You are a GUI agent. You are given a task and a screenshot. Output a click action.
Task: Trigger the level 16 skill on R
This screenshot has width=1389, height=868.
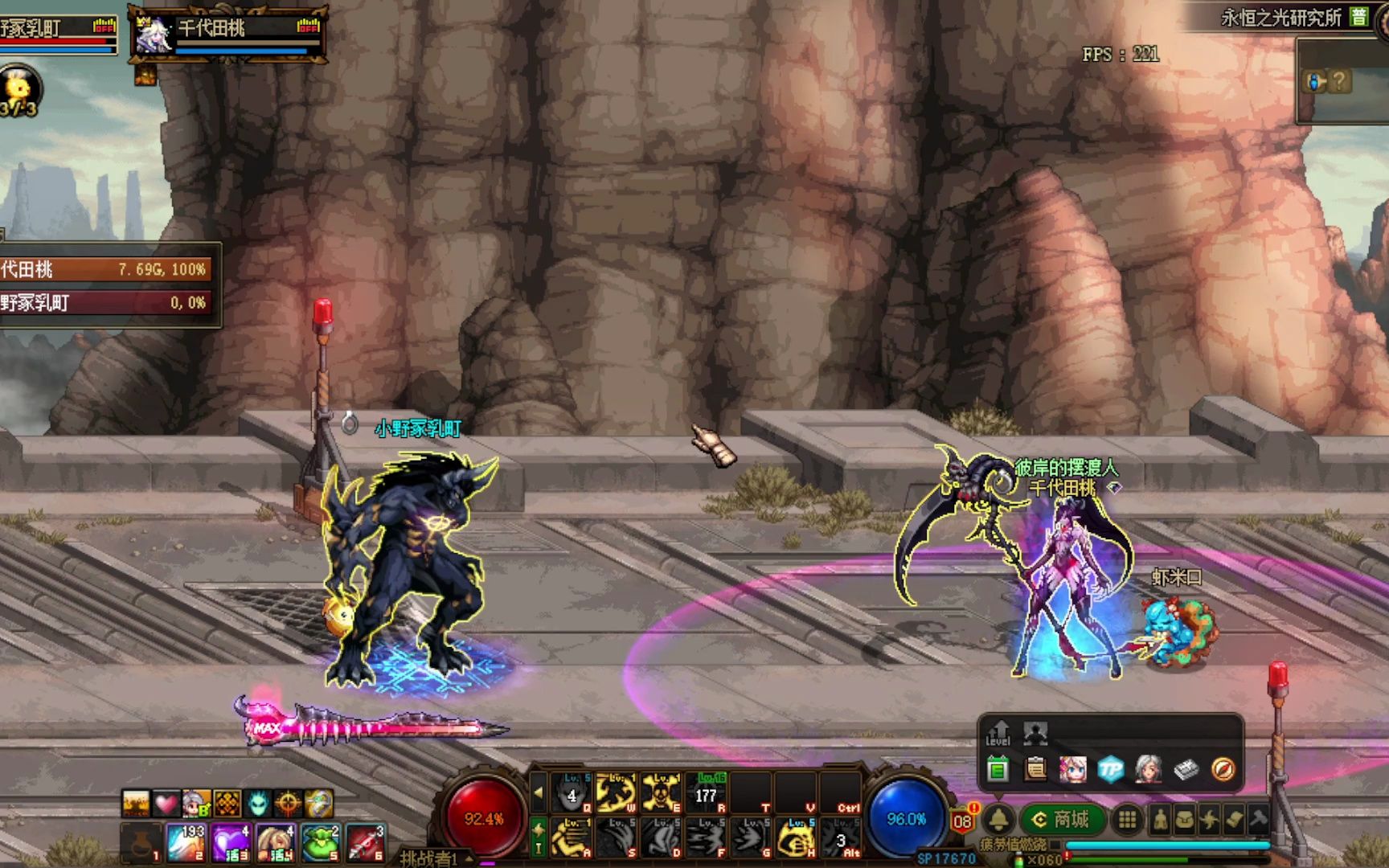coord(707,792)
